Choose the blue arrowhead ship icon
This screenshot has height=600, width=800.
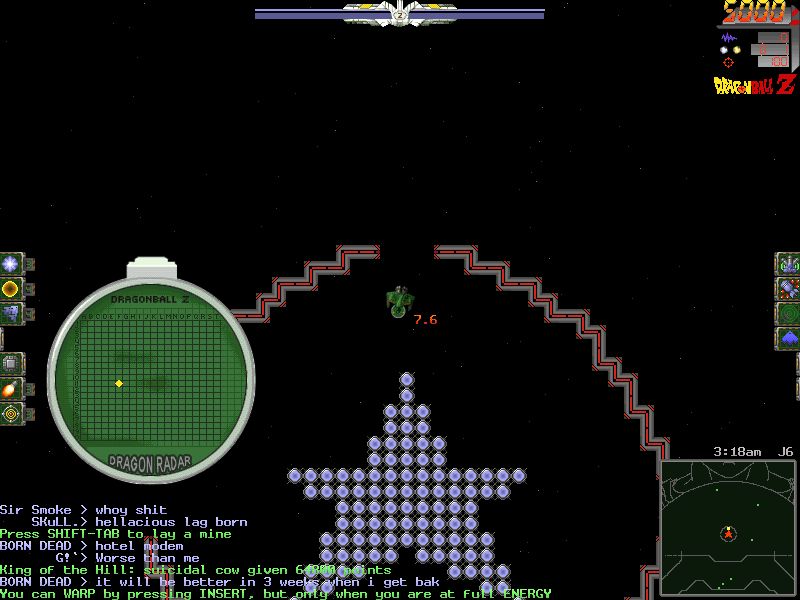pyautogui.click(x=789, y=338)
